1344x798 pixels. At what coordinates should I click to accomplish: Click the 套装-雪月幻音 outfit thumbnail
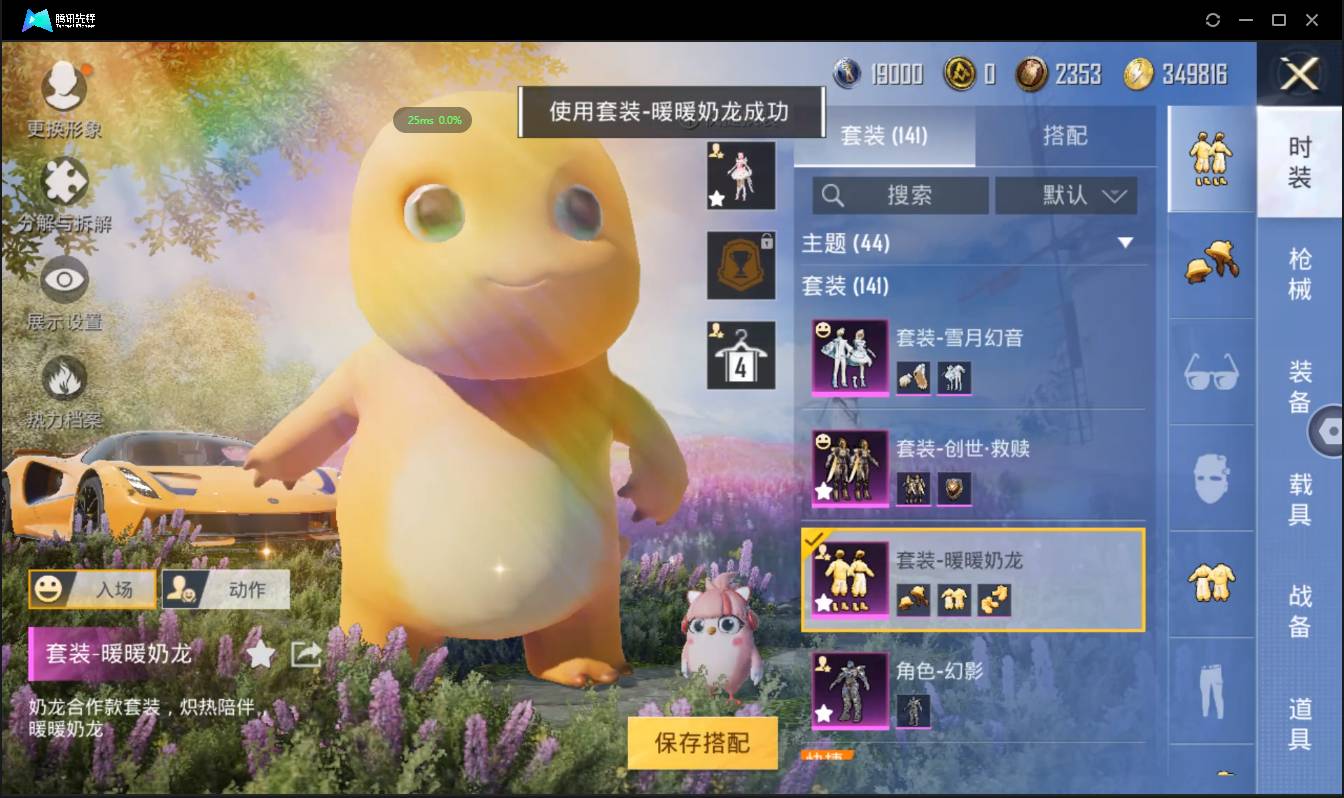[849, 357]
